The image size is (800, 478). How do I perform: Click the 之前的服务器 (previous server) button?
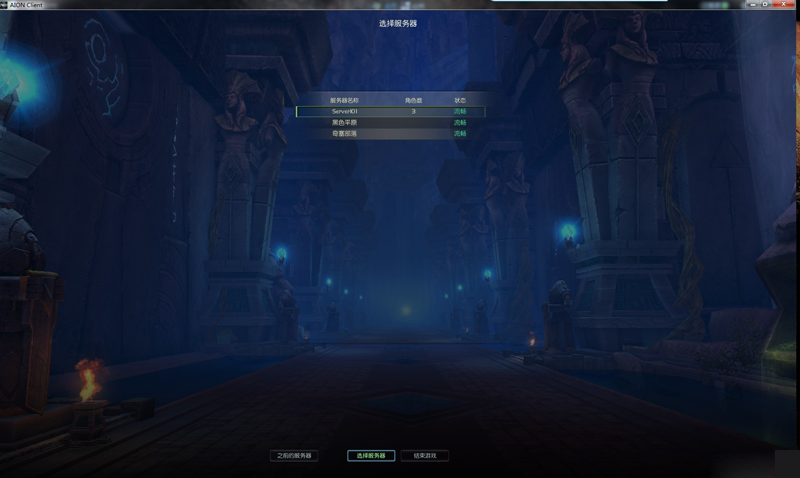[294, 456]
